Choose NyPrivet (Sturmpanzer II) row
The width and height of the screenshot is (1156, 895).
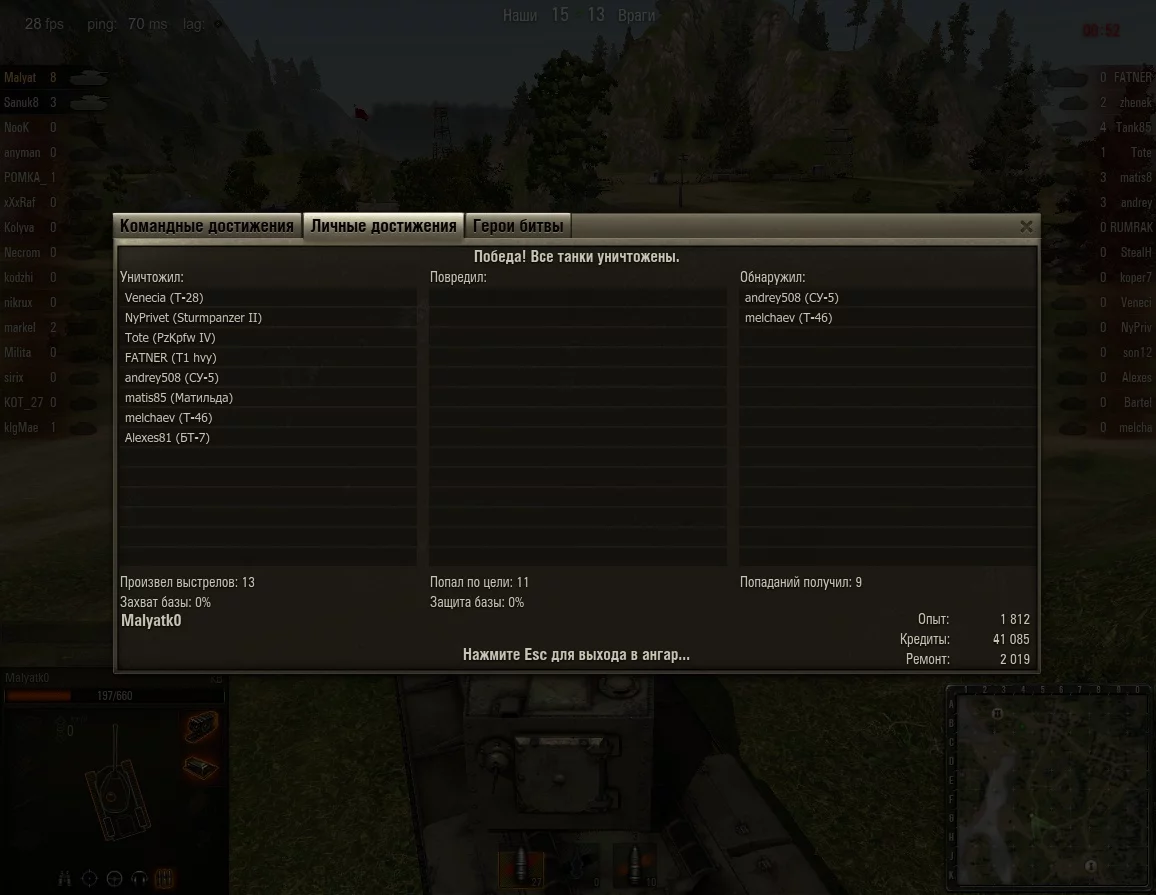(x=193, y=318)
